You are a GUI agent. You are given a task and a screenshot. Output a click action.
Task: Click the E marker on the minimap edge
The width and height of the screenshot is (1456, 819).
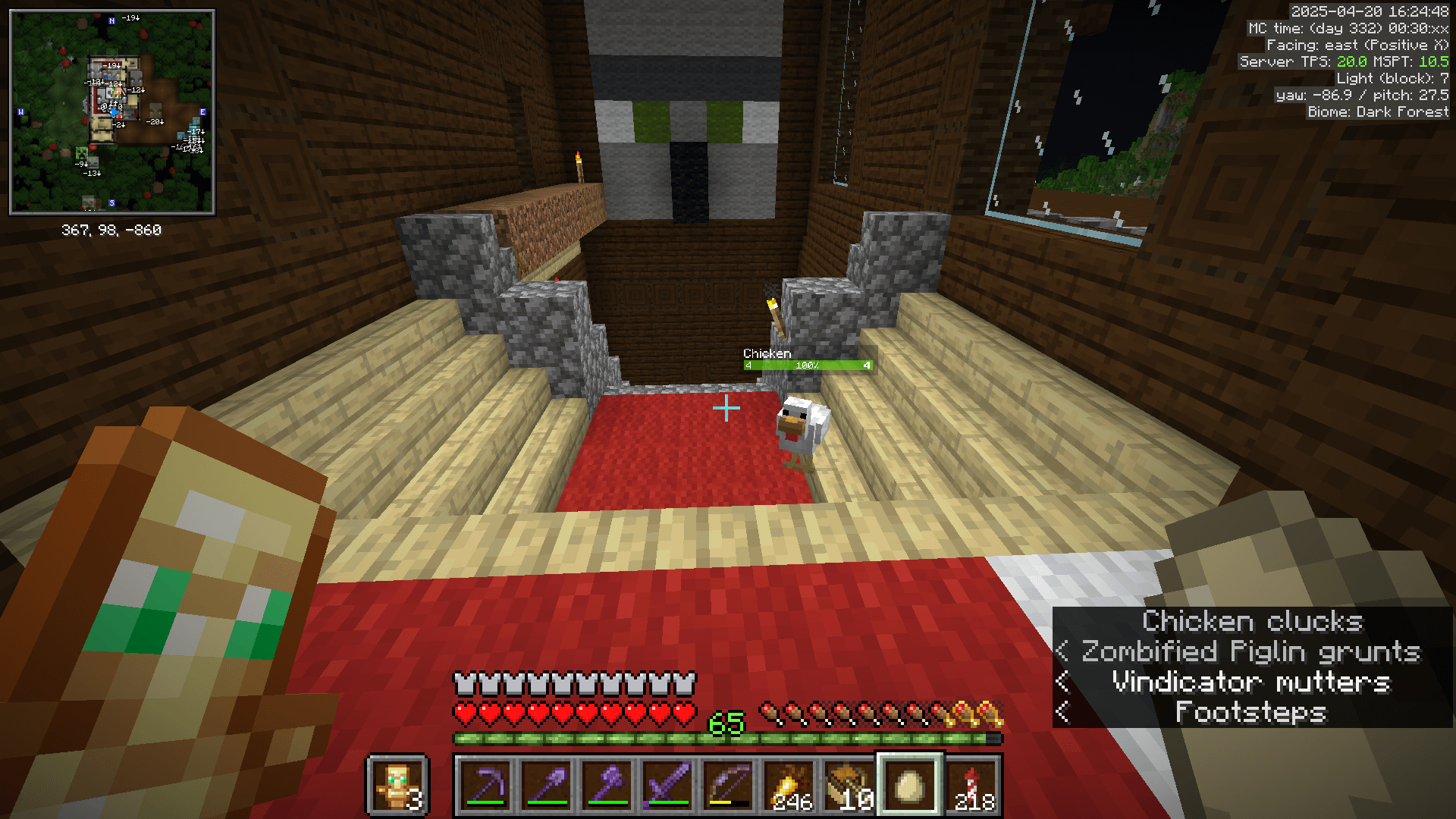(x=202, y=111)
